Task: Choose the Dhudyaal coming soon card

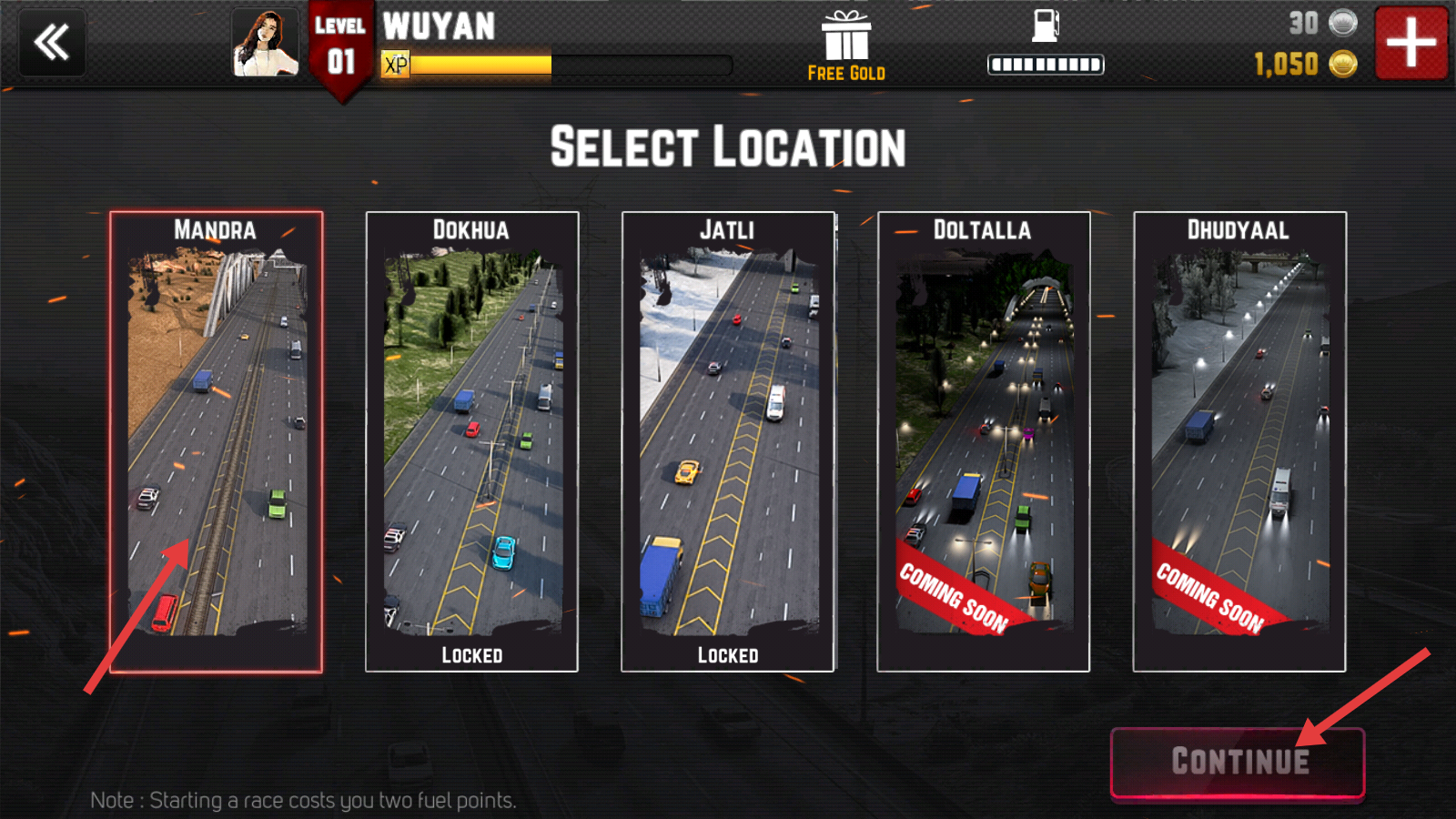Action: point(1239,442)
